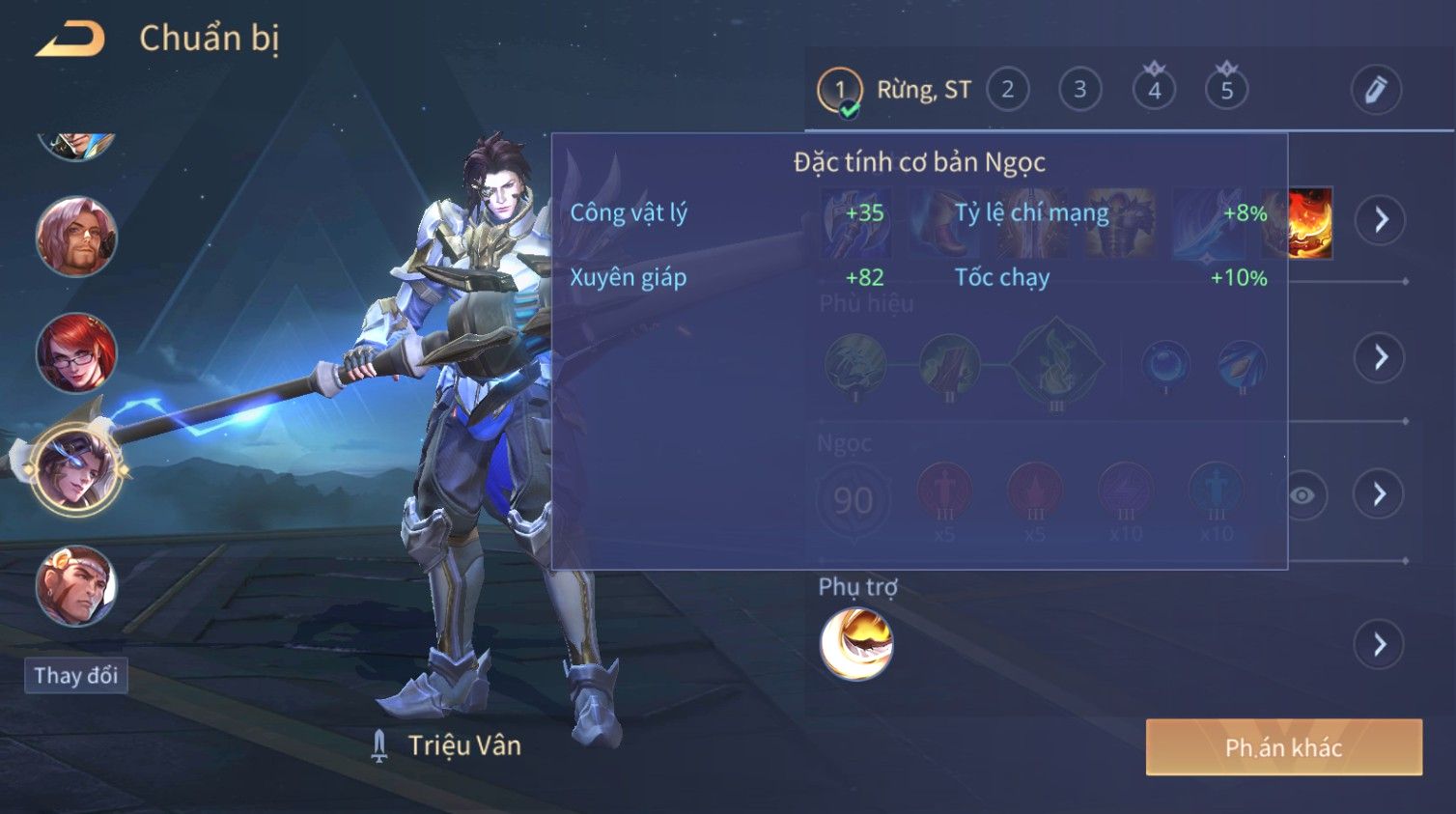The width and height of the screenshot is (1456, 814).
Task: Click the Thay đổi button
Action: point(76,675)
